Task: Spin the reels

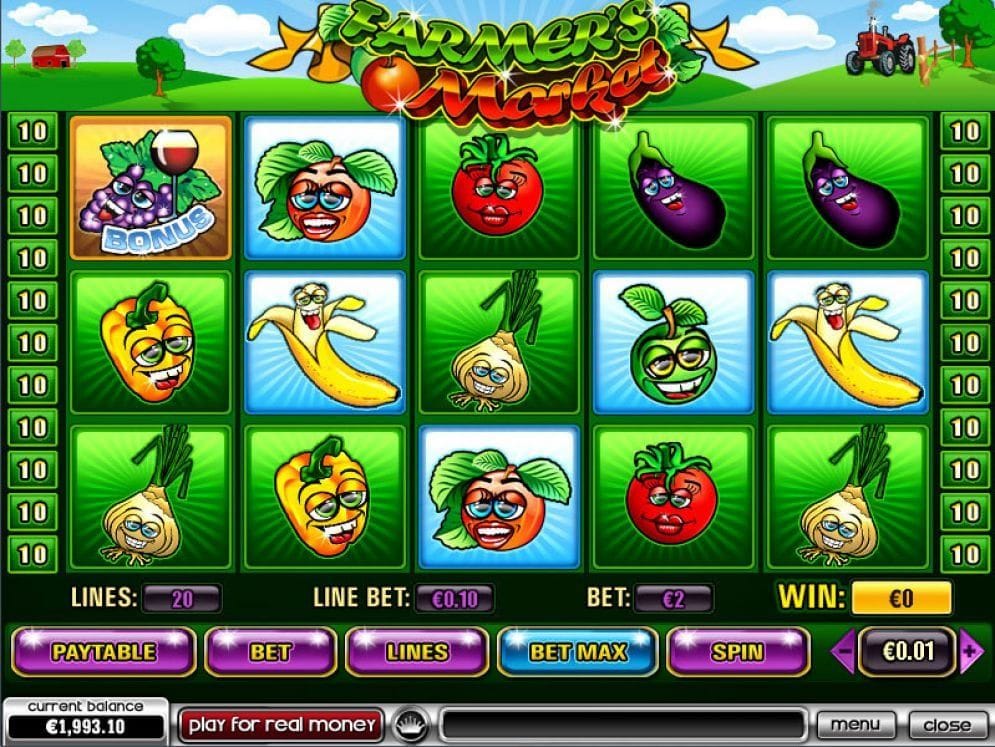Action: 737,652
